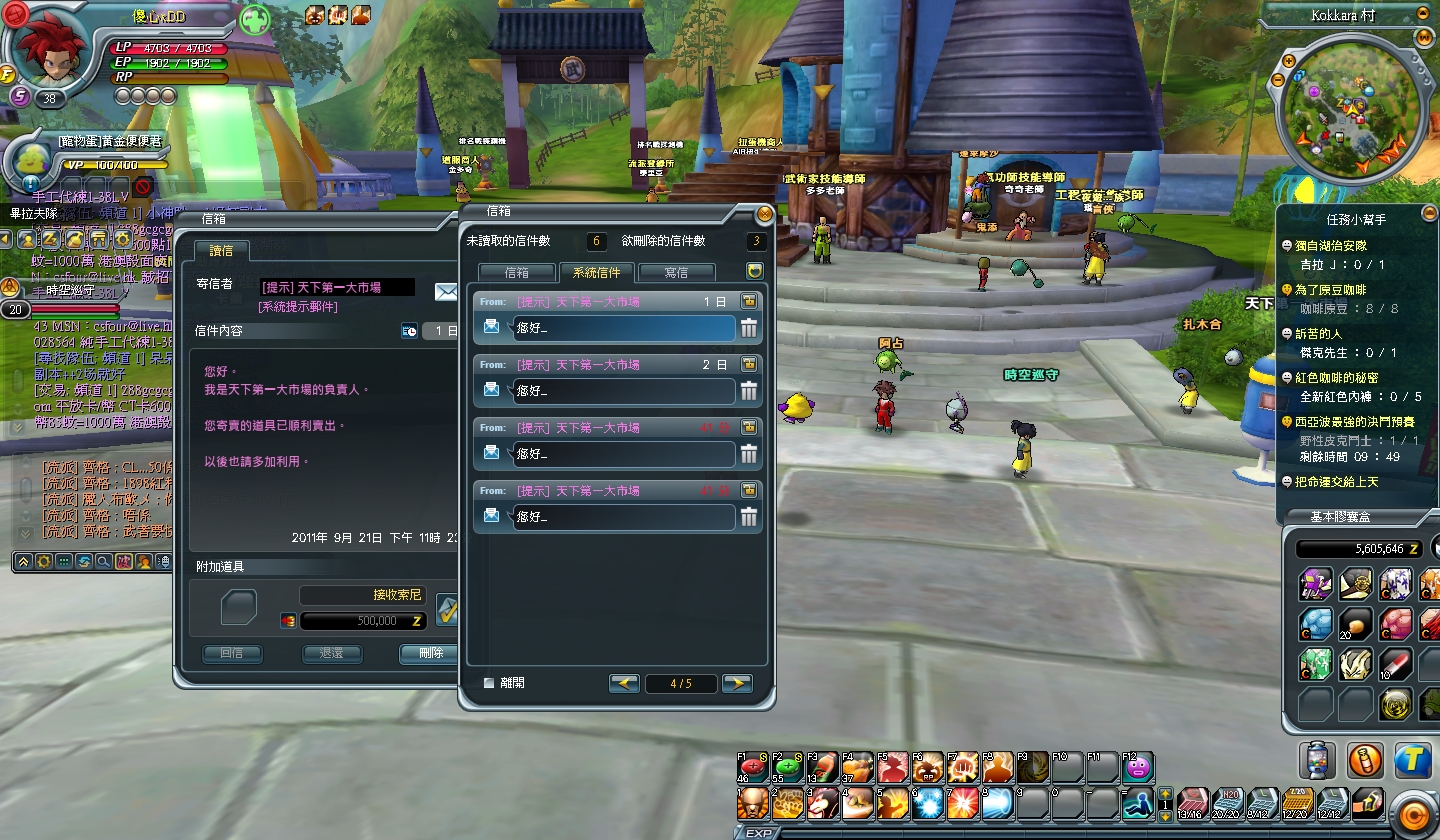The height and width of the screenshot is (840, 1440).
Task: Open the 寫信 write mail tab
Action: (676, 272)
